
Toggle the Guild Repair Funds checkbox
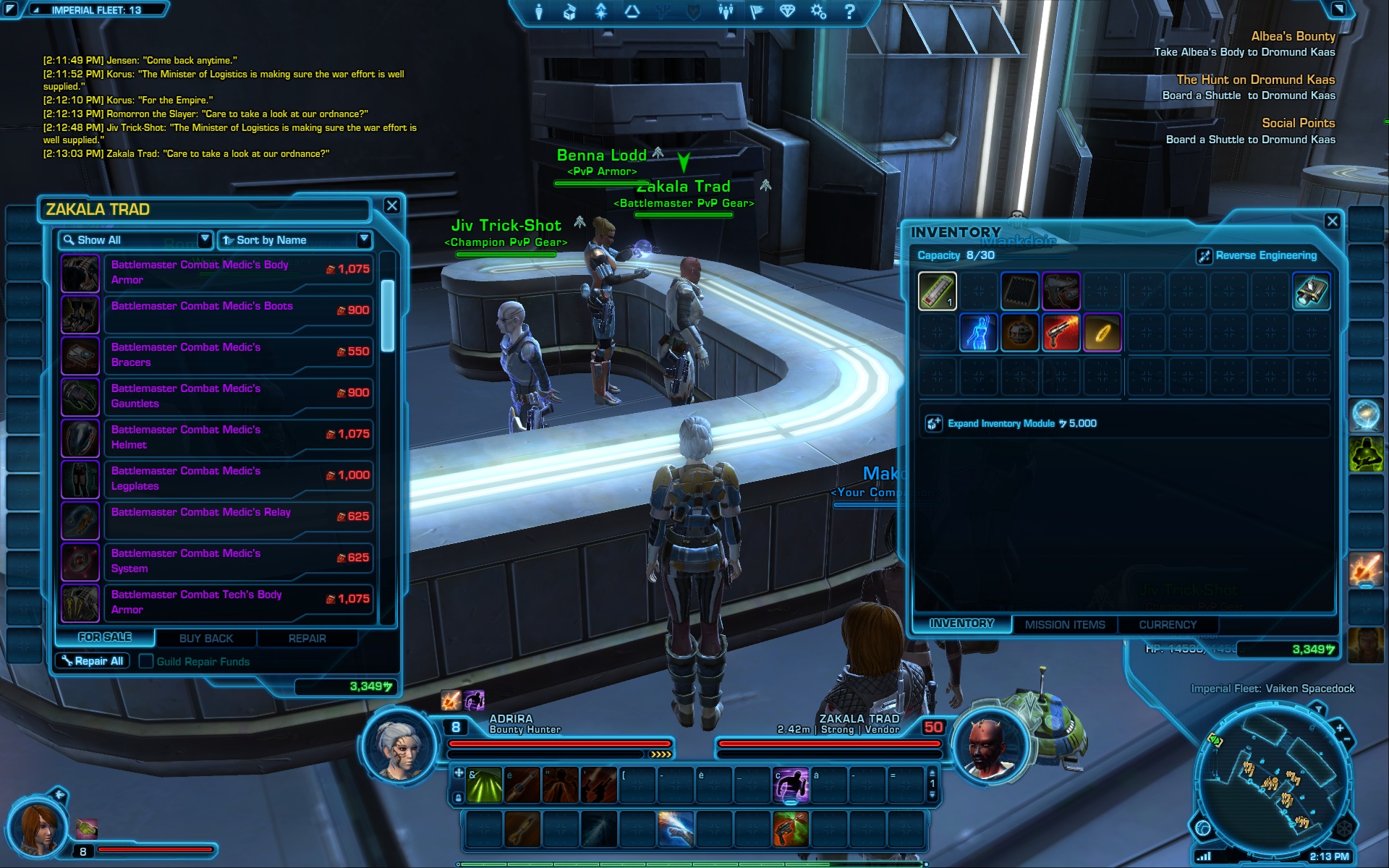146,661
